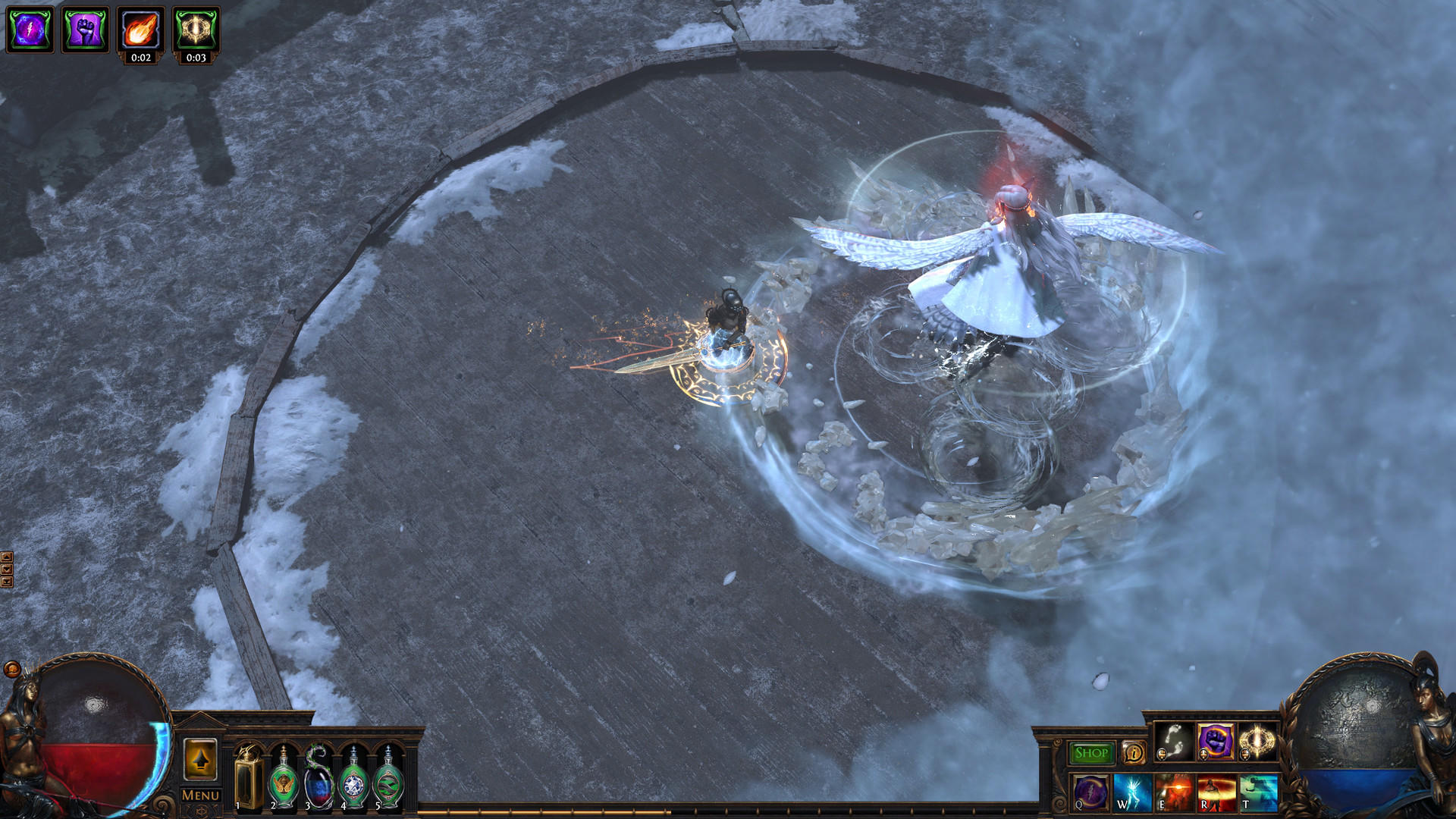Click the fireball cooldown icon showing 0:02
This screenshot has height=819, width=1456.
pos(140,29)
